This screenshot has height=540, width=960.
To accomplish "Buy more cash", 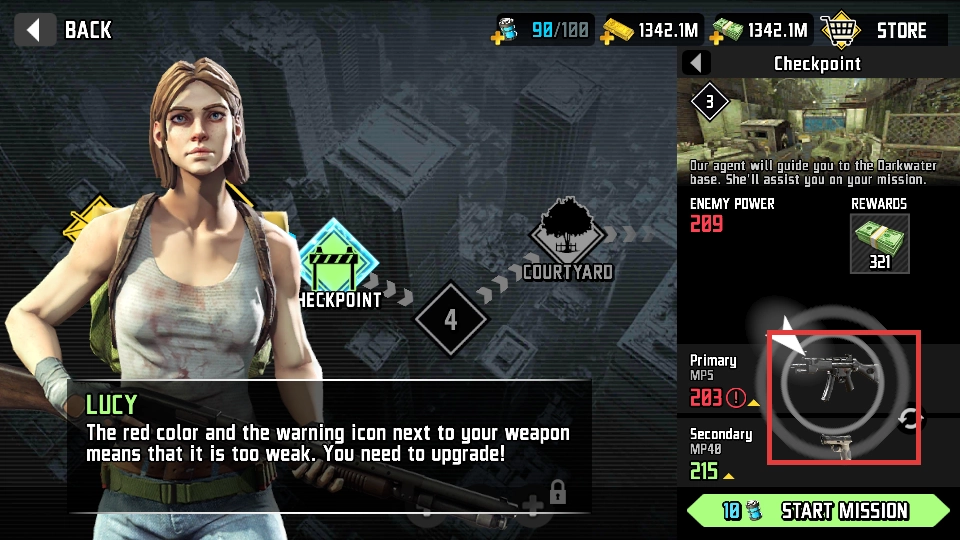I will point(716,37).
